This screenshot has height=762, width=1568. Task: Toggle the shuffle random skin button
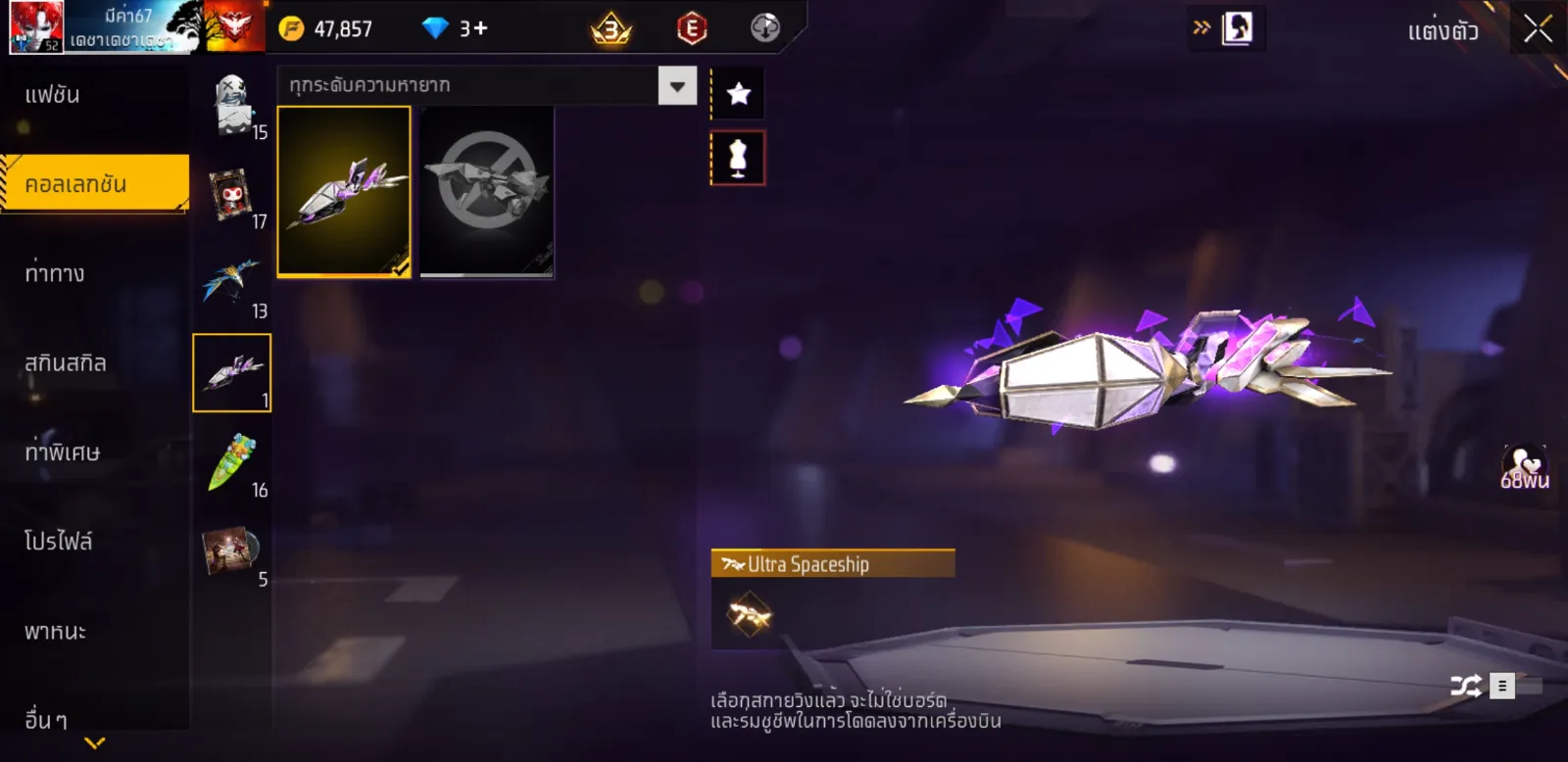(x=1466, y=686)
